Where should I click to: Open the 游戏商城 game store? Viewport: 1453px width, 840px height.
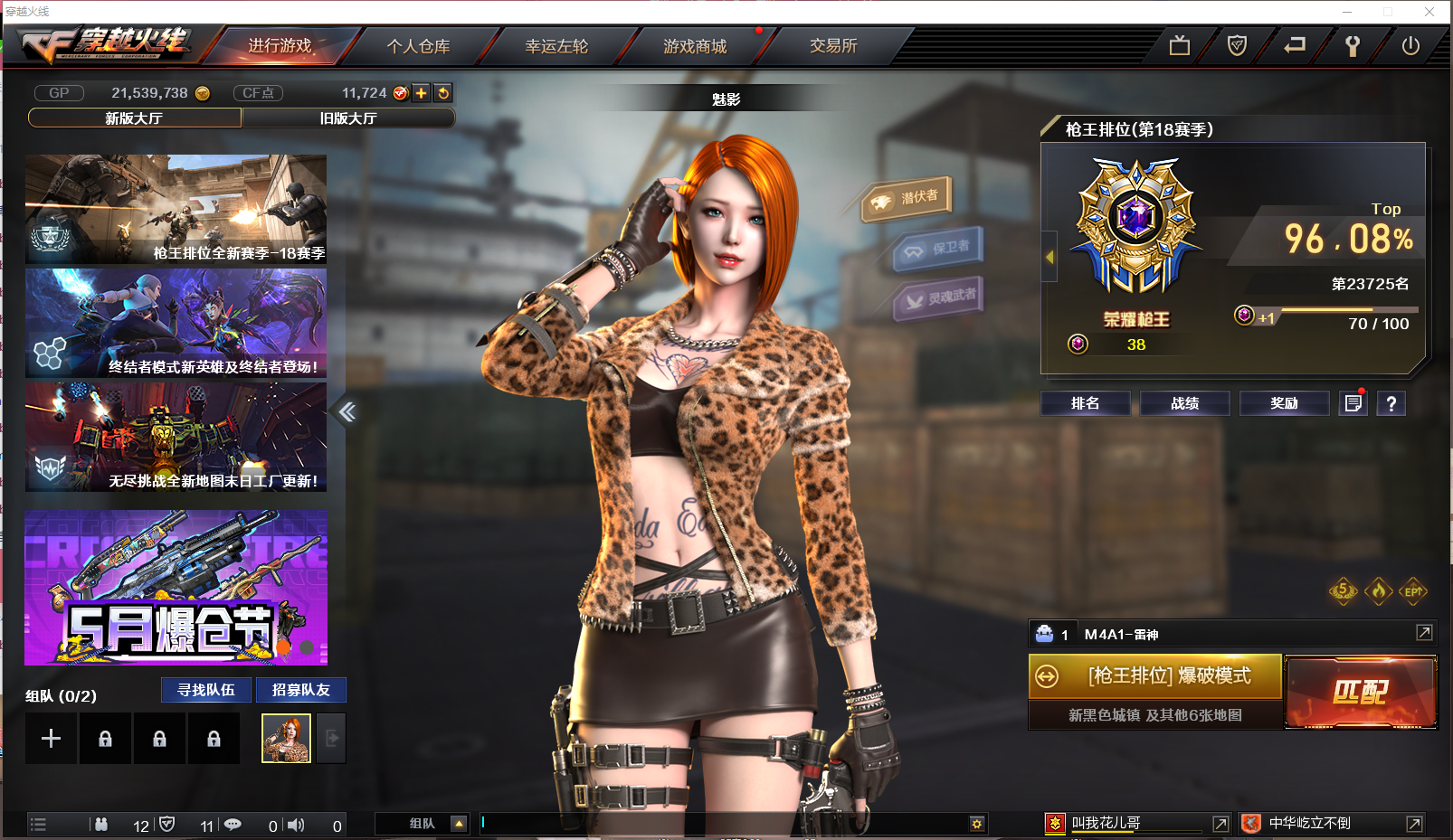coord(695,46)
